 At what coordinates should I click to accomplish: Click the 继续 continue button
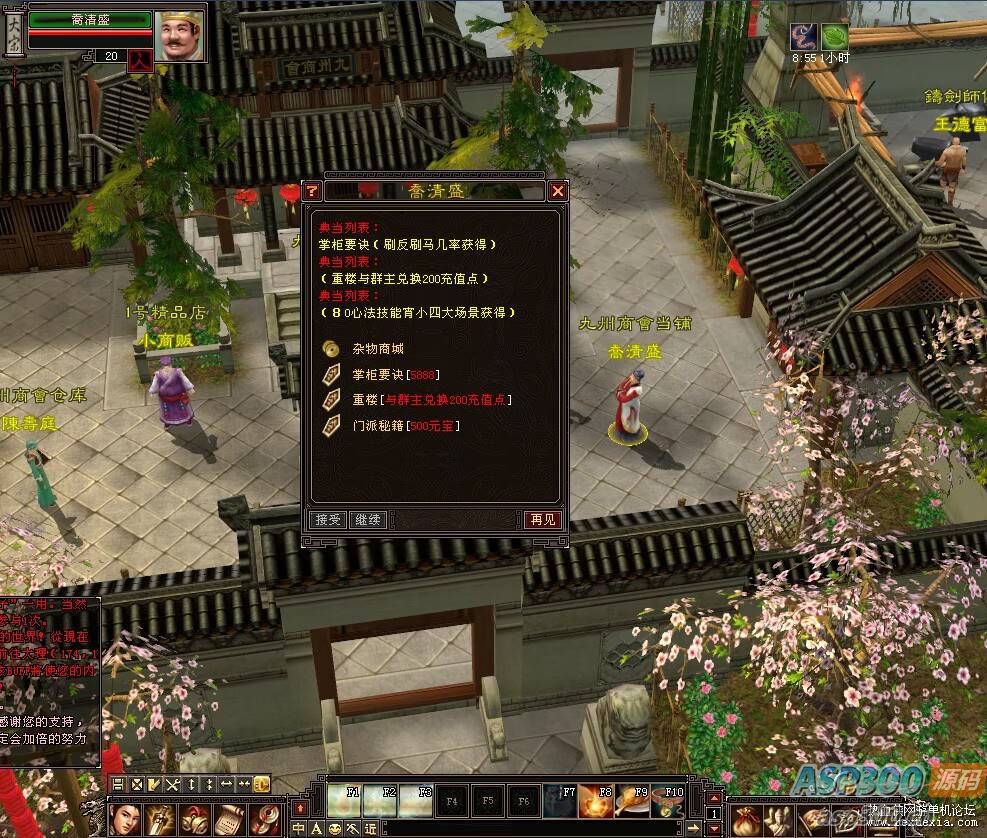[x=368, y=520]
